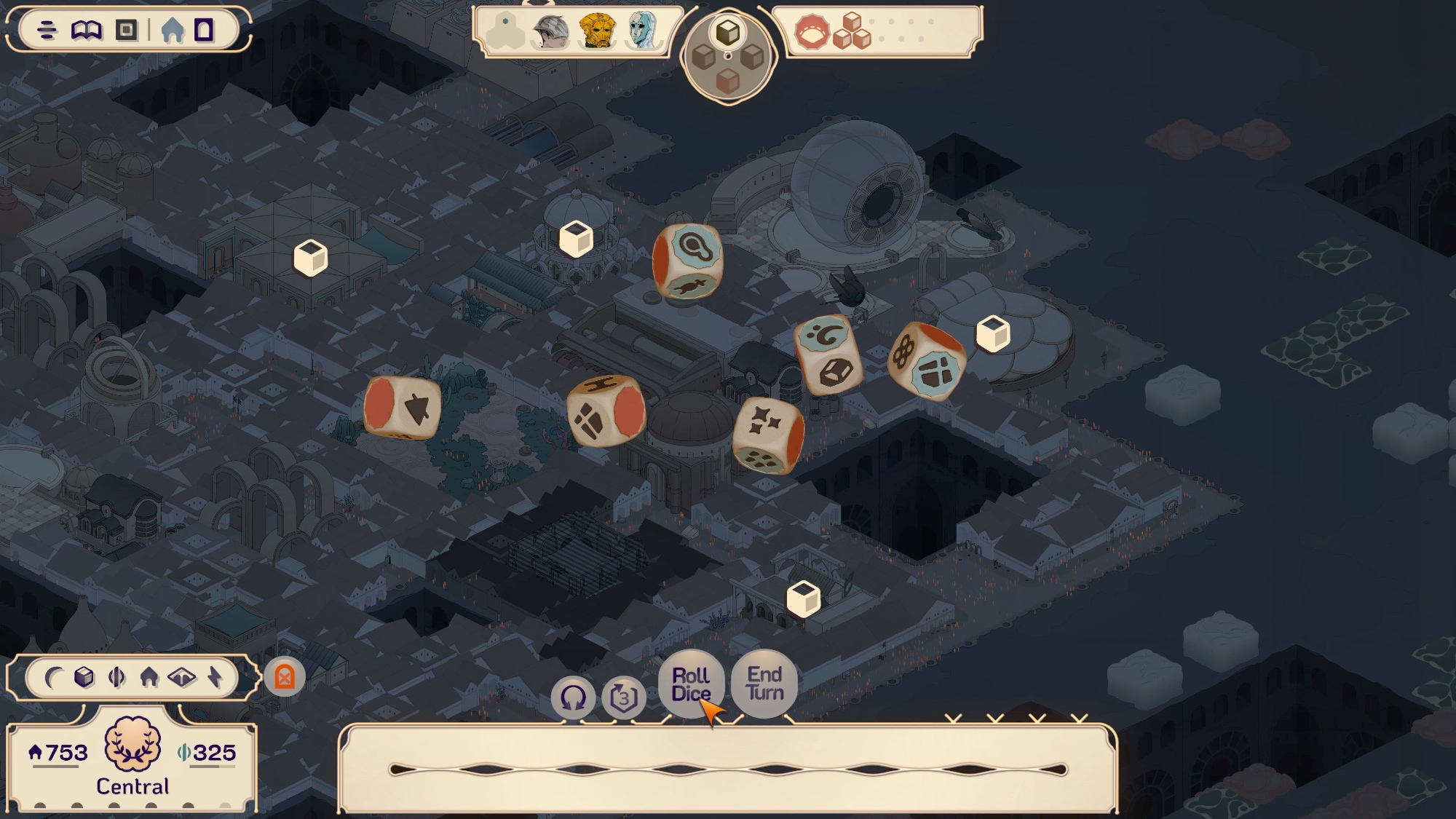Click the nested square icon
Screen dimensions: 1456x819
pyautogui.click(x=127, y=30)
